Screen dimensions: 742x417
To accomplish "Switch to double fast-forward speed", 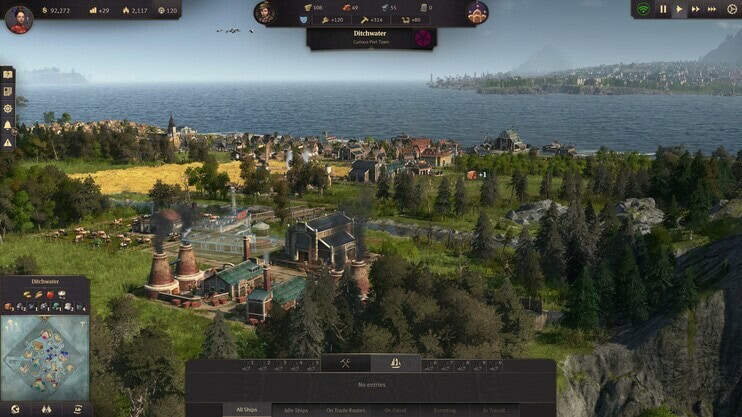I will click(x=697, y=9).
